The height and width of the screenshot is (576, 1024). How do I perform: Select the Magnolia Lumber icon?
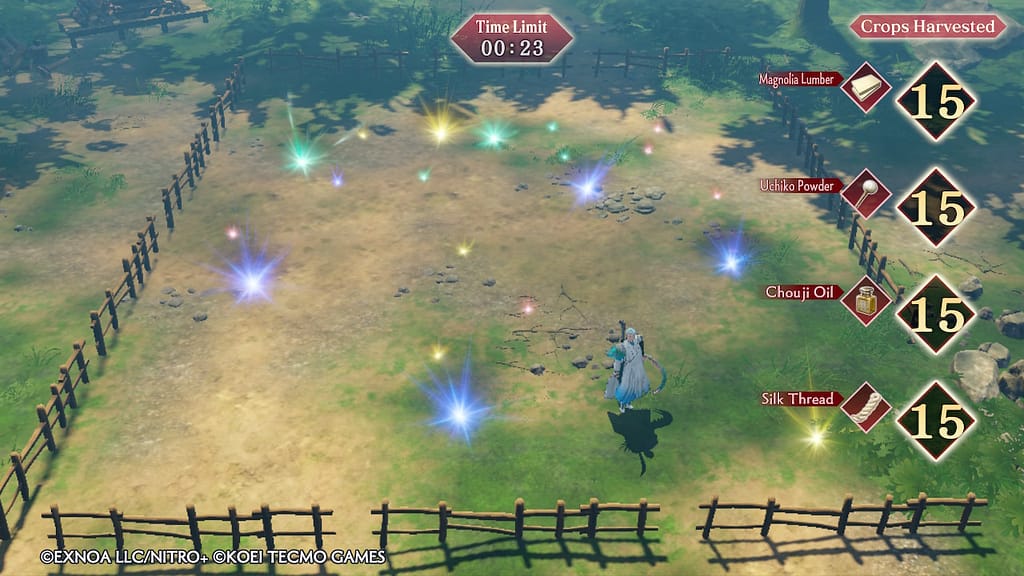click(865, 88)
